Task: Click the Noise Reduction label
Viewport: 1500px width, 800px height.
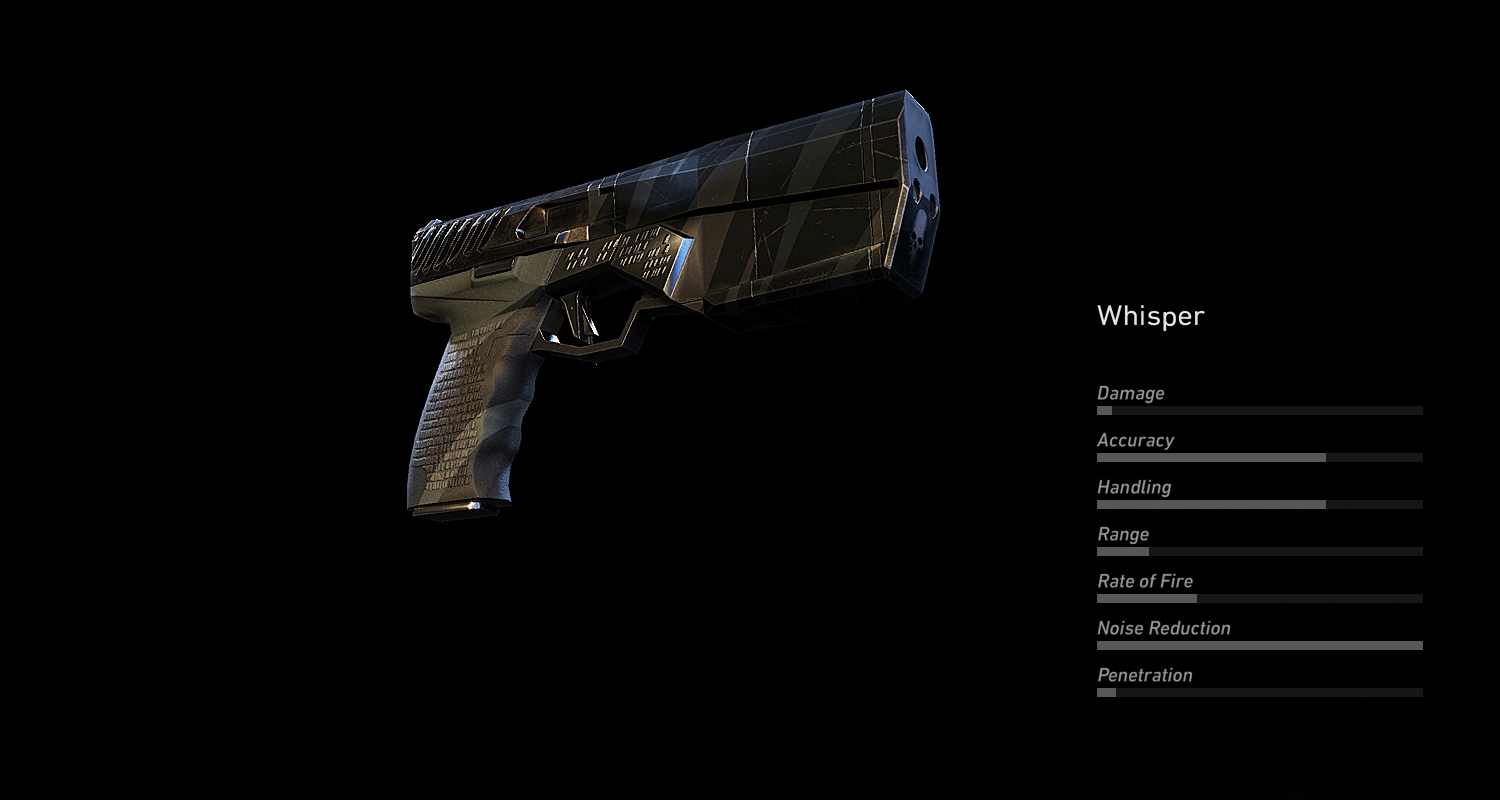Action: [x=1163, y=628]
